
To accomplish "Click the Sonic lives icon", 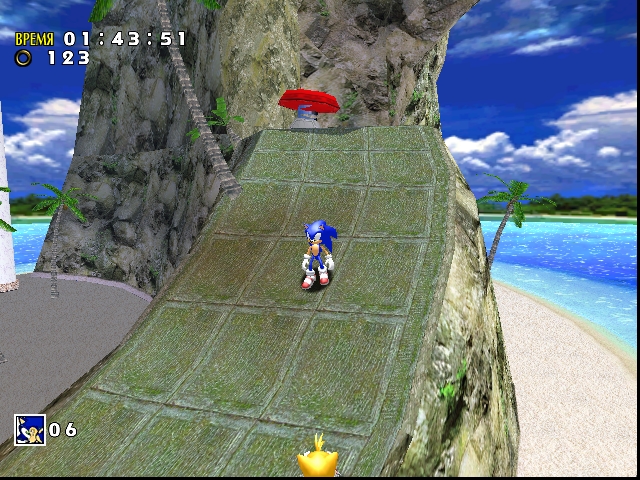I will [x=29, y=429].
